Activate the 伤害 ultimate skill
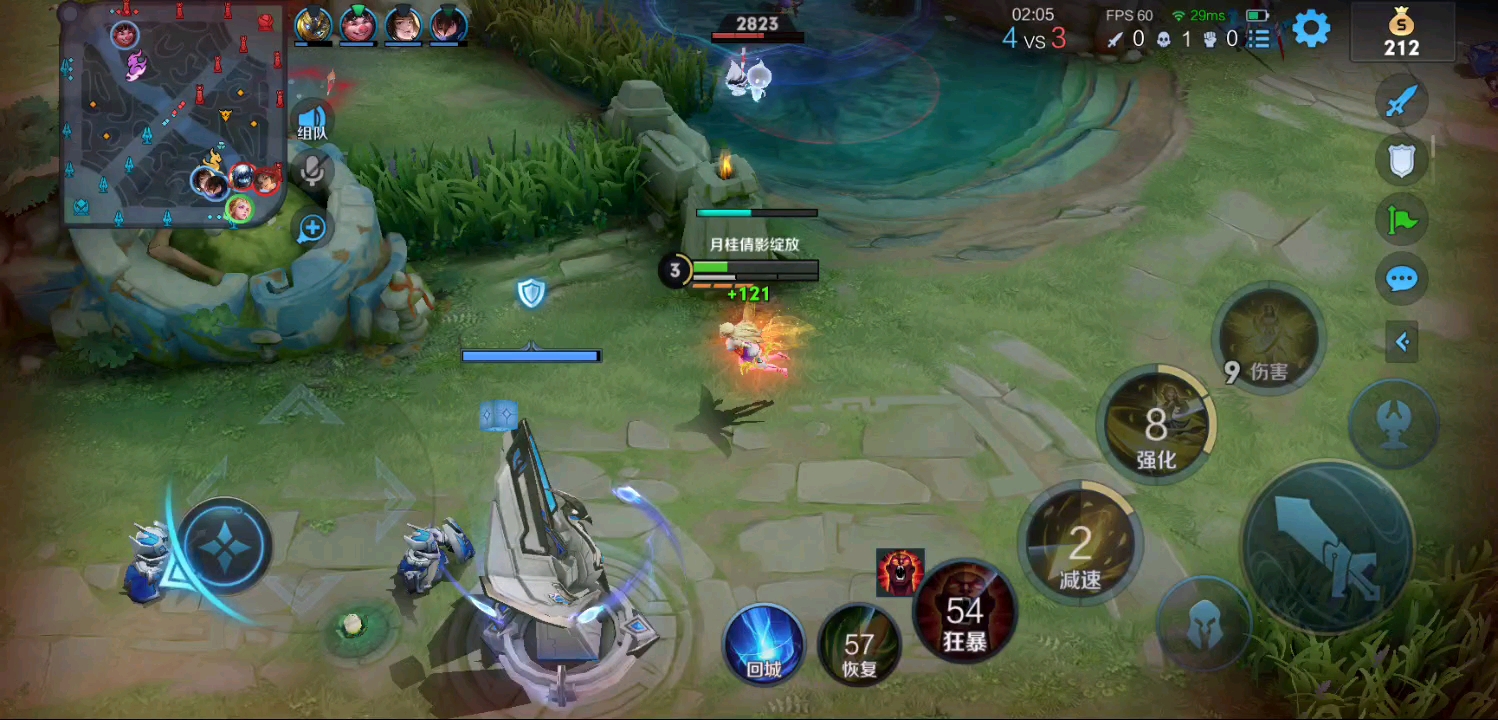The image size is (1498, 720). tap(1269, 342)
